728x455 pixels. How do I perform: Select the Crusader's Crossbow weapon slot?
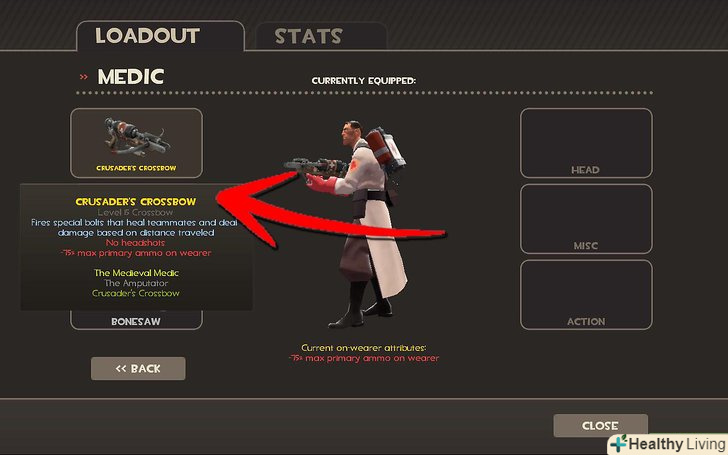click(136, 143)
